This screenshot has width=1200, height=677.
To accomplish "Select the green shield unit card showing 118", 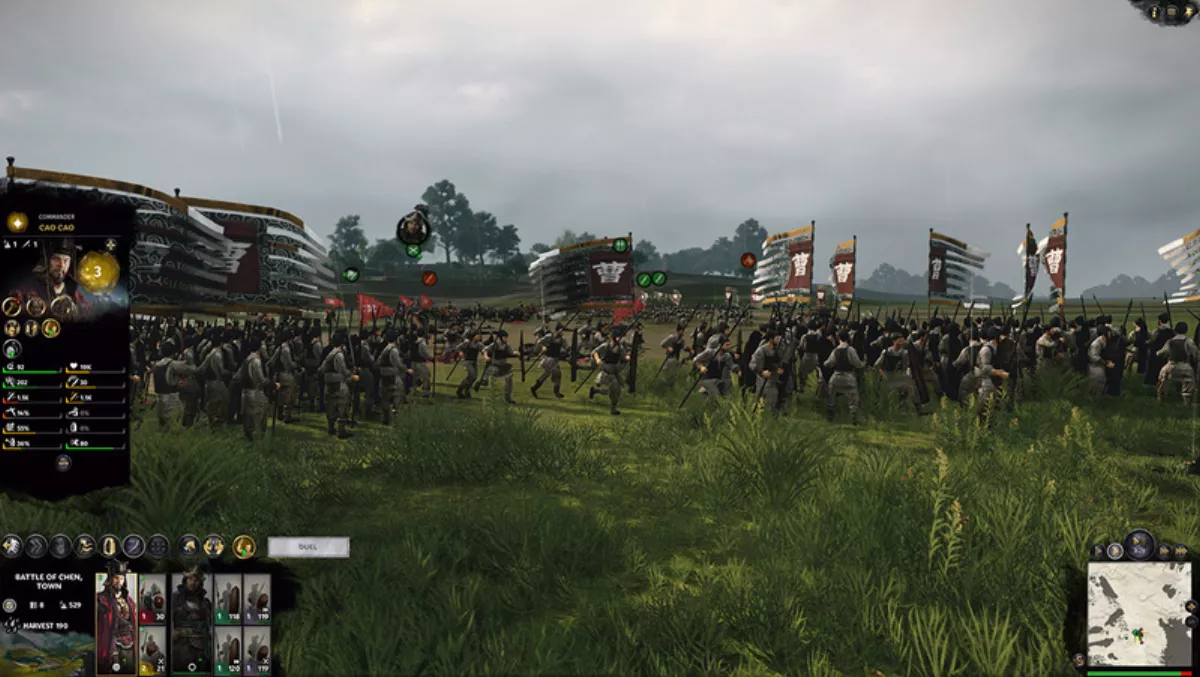I will point(228,598).
